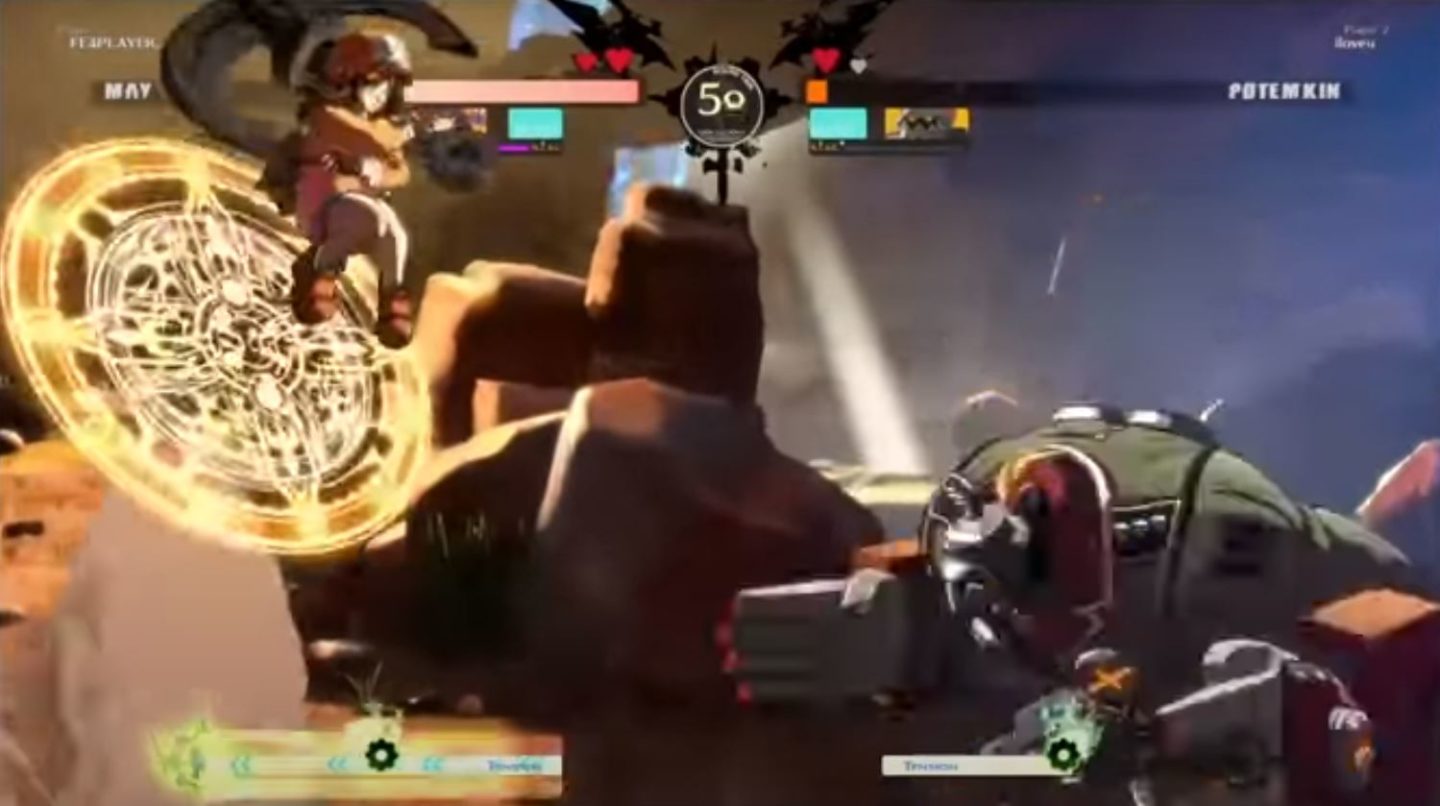Select the POTEMKIN character name label
Image resolution: width=1440 pixels, height=806 pixels.
(x=1285, y=90)
